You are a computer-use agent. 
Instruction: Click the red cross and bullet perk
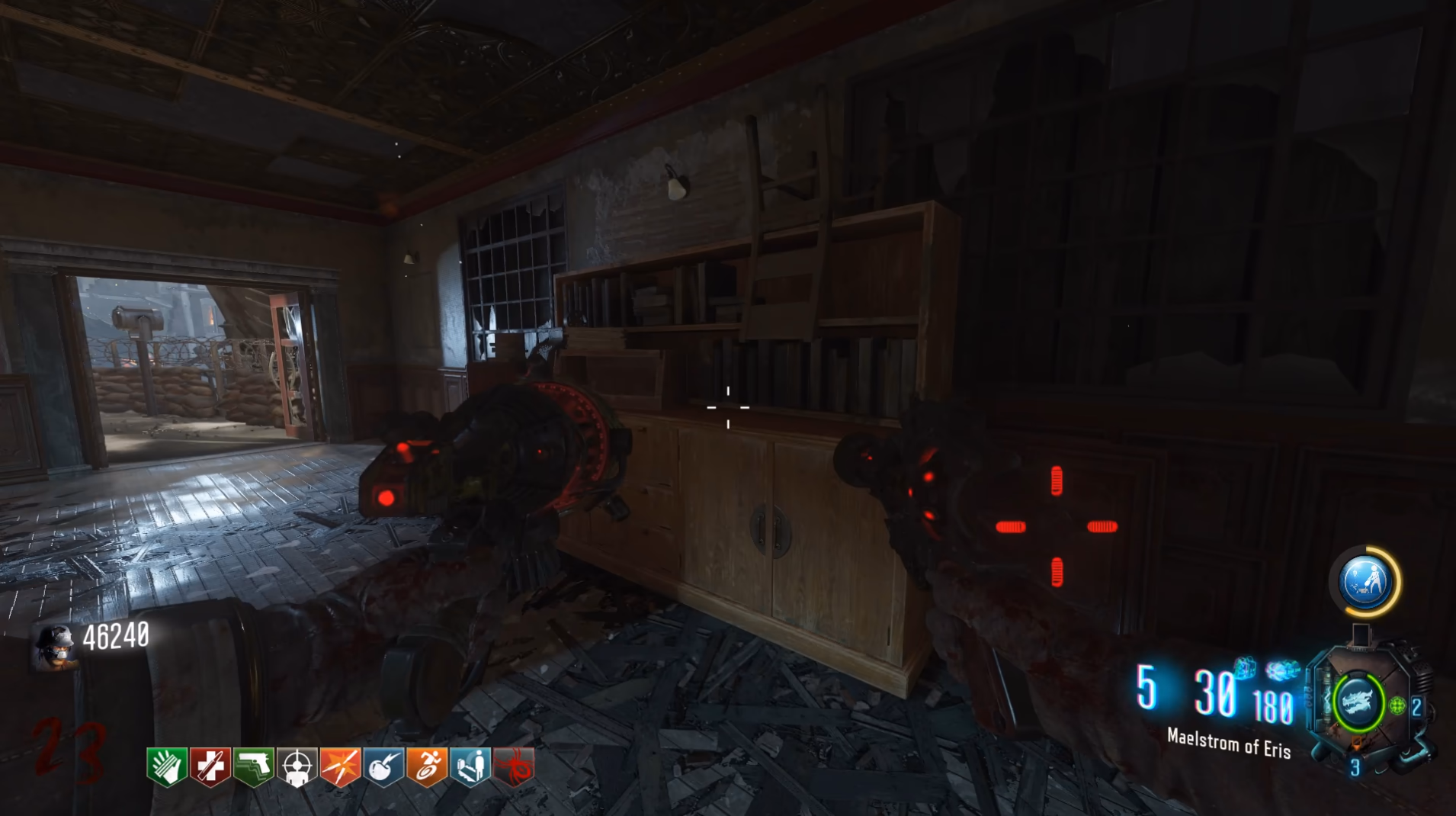[x=210, y=766]
